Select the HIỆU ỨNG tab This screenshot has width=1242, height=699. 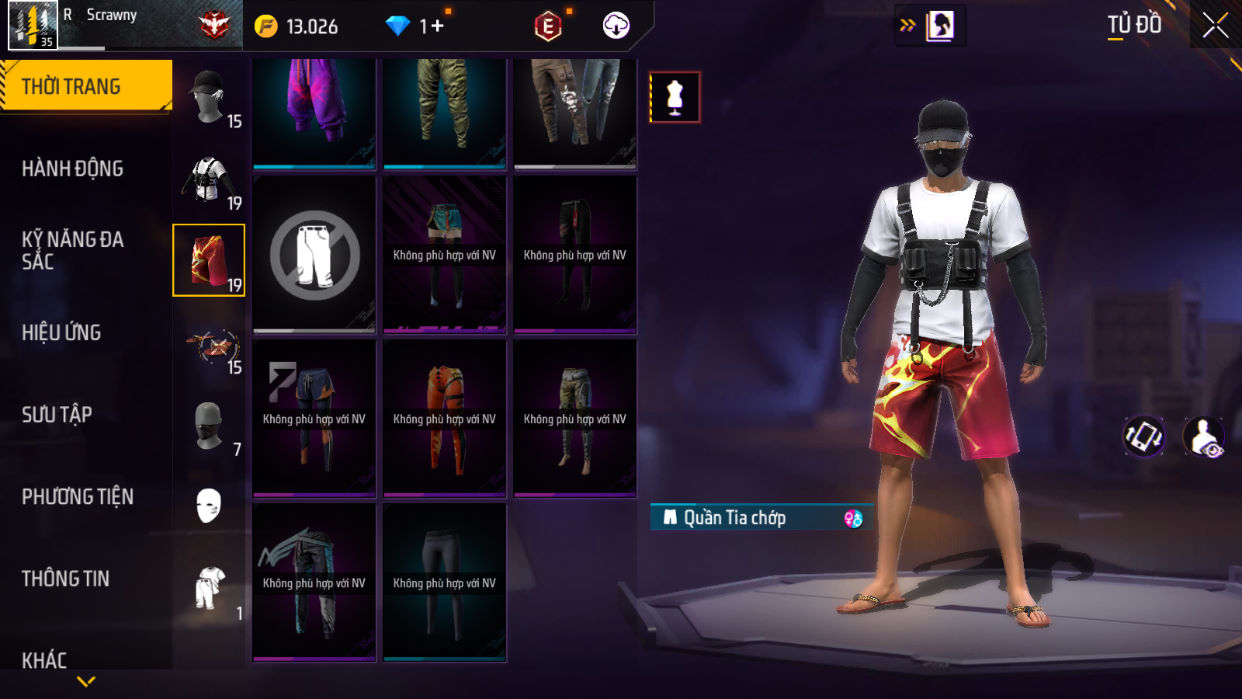click(61, 333)
